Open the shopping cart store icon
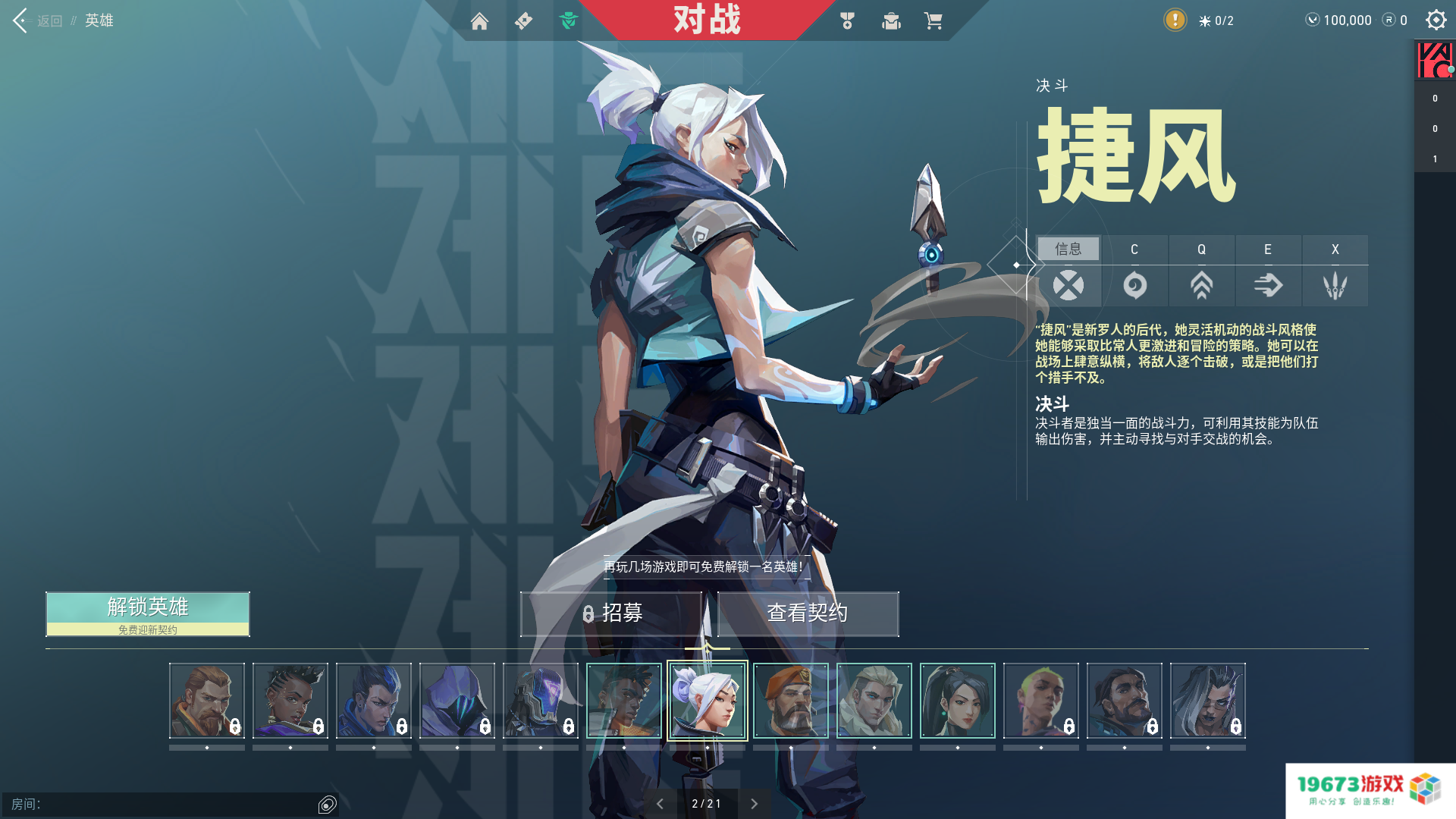Screen dimensions: 1456x819 tap(933, 21)
